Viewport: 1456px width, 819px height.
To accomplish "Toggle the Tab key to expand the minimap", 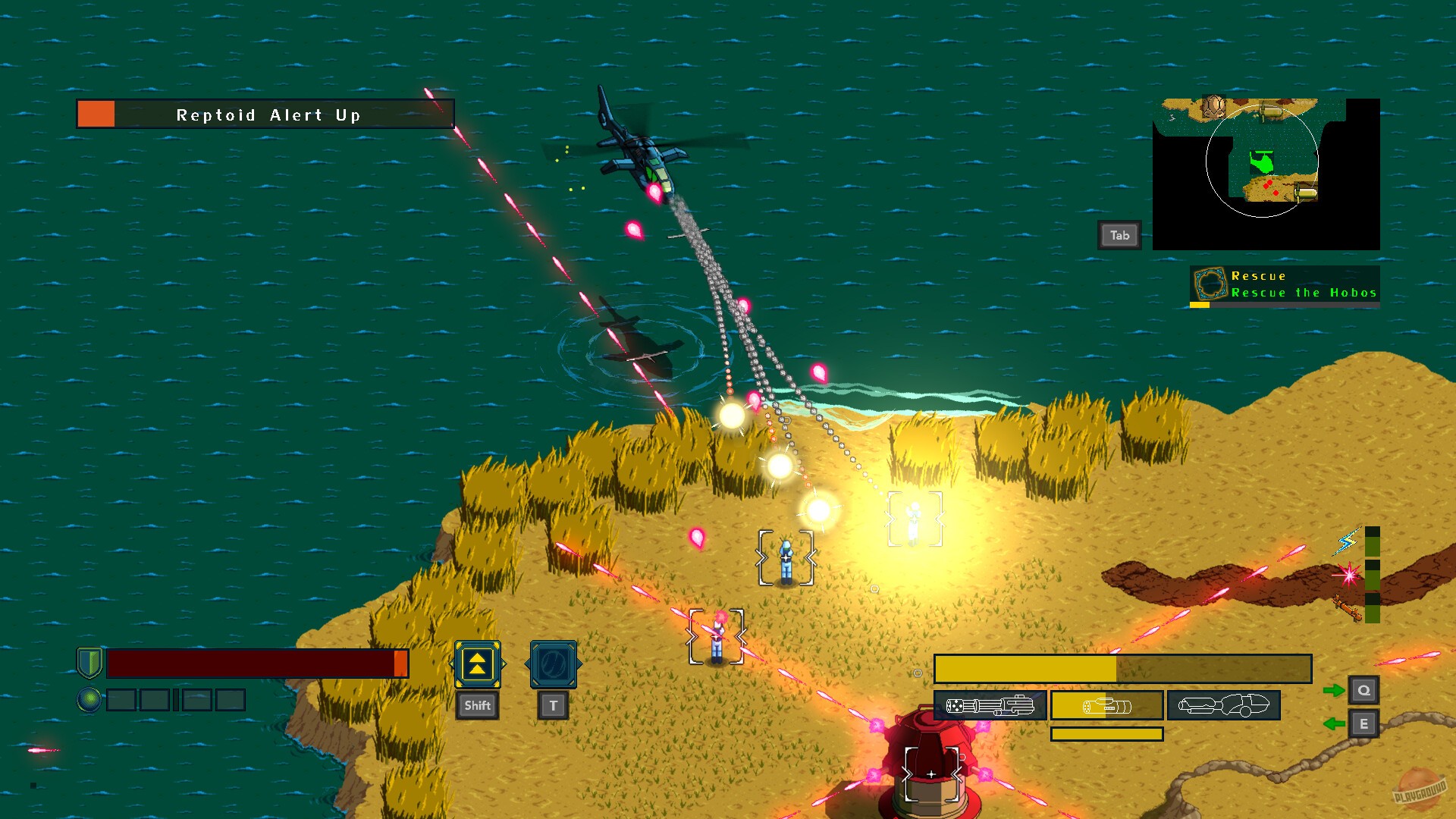I will click(1119, 234).
